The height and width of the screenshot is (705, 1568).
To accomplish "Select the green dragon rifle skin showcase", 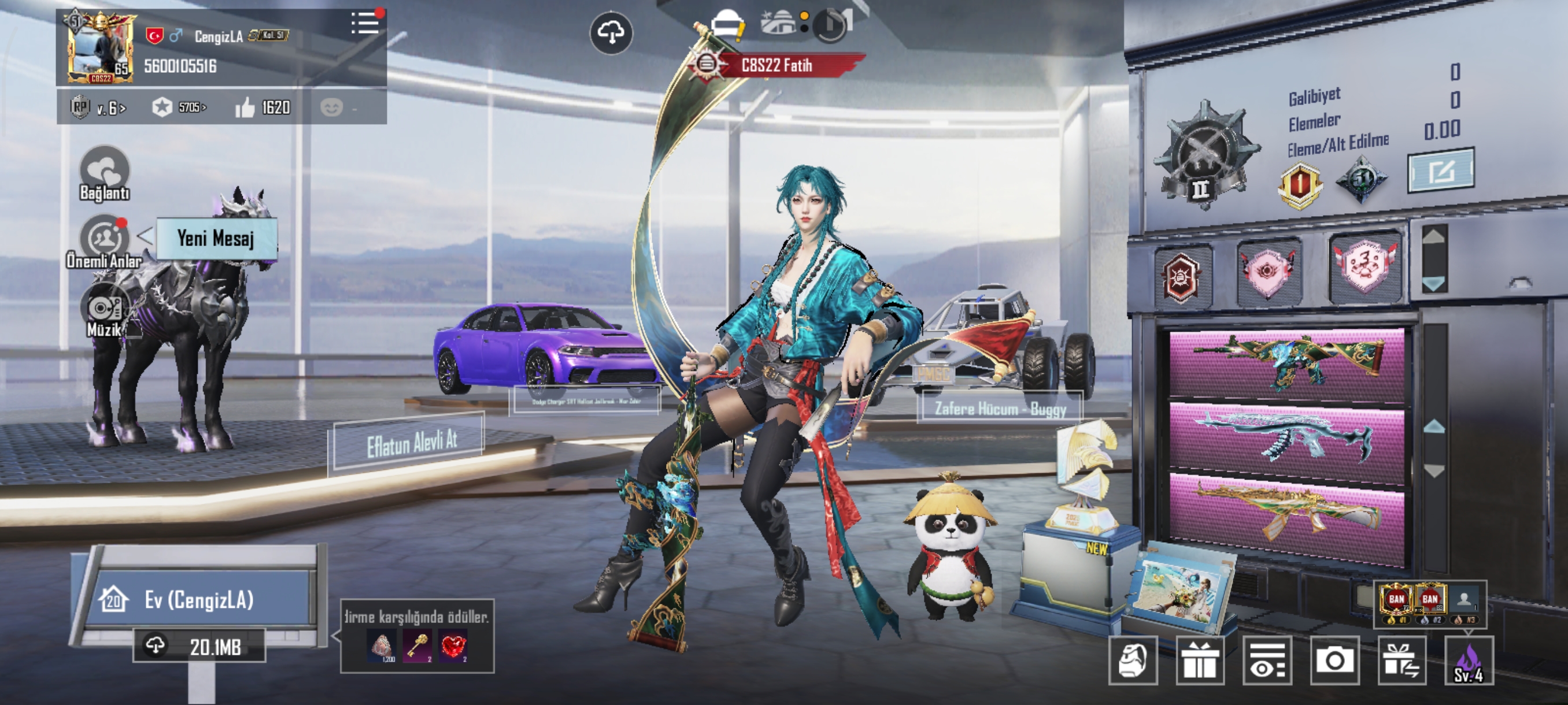I will pos(1287,363).
